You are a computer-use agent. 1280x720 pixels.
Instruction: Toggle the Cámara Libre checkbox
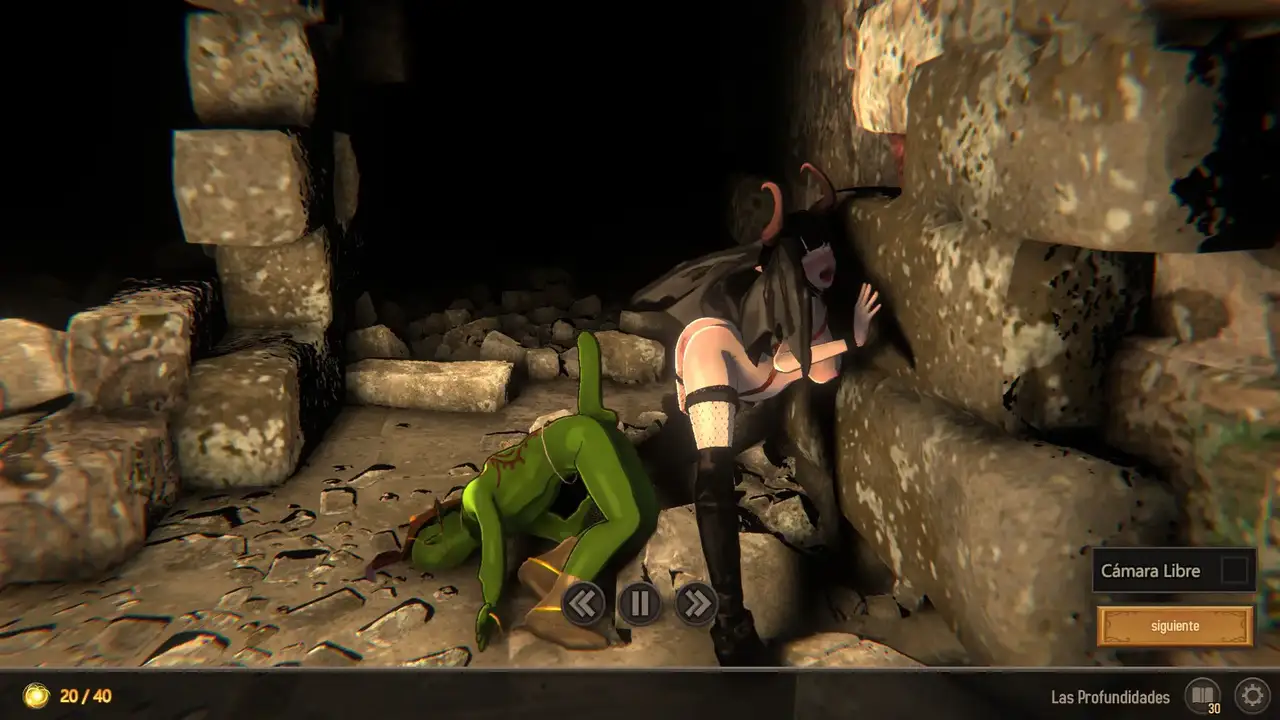pyautogui.click(x=1235, y=571)
